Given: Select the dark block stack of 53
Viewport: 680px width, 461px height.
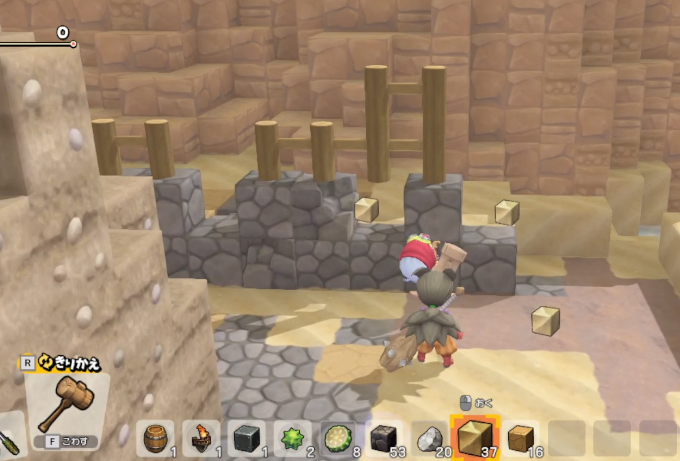Looking at the screenshot, I should click(x=383, y=438).
